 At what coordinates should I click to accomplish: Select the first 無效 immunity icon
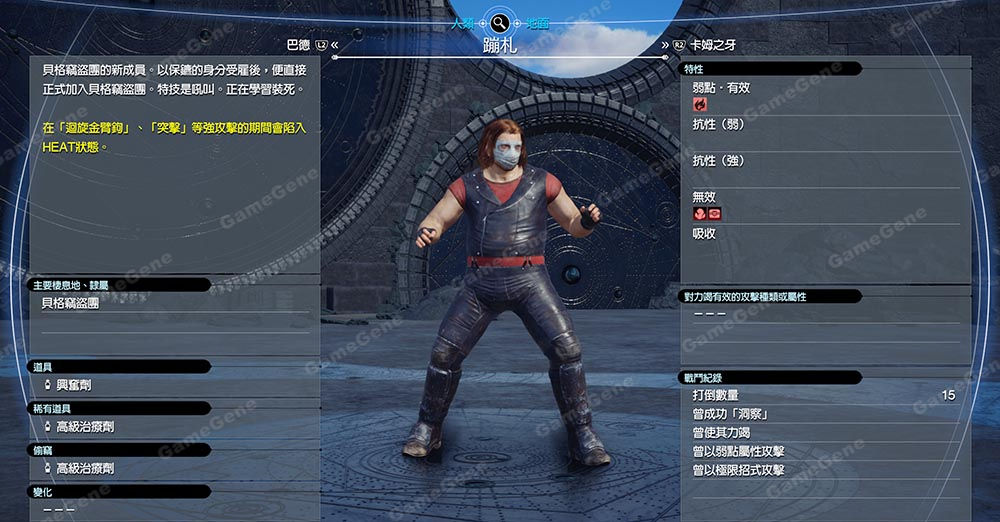coord(699,214)
